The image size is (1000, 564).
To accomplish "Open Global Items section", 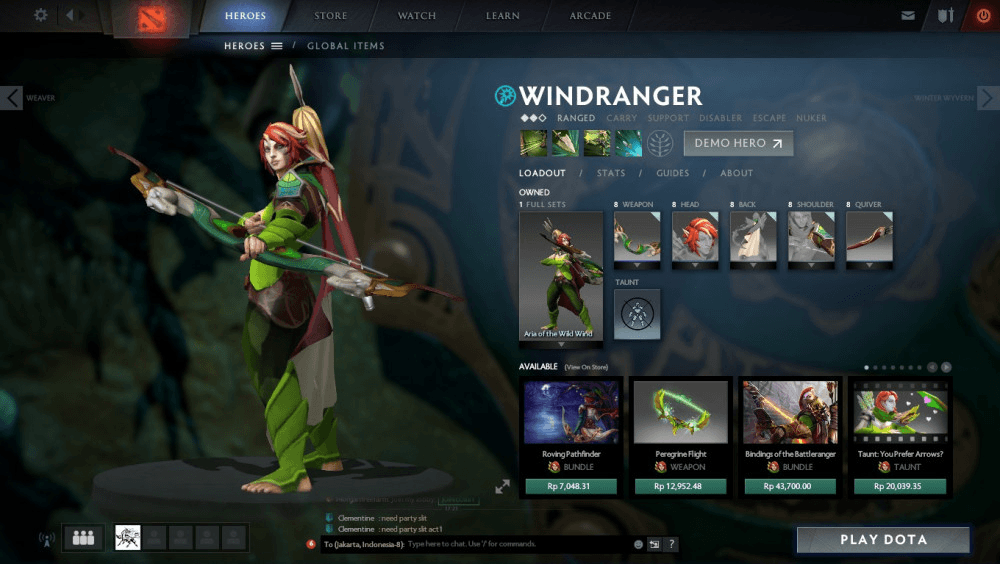I will (x=345, y=46).
